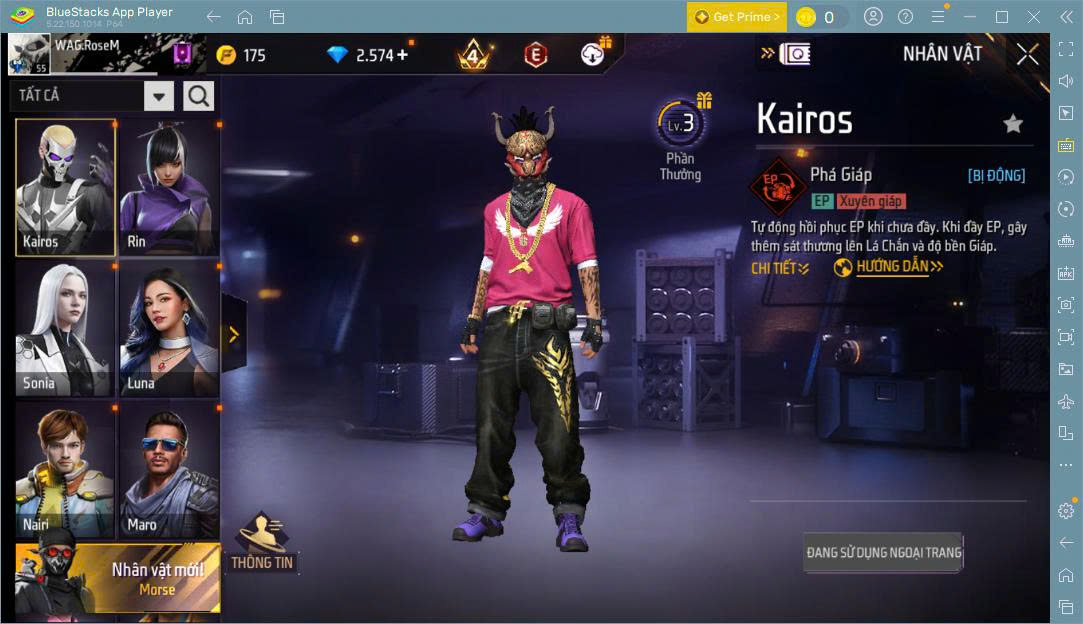Click BlueStacks Get Prime button
Screen dimensions: 1083x624
click(x=735, y=17)
